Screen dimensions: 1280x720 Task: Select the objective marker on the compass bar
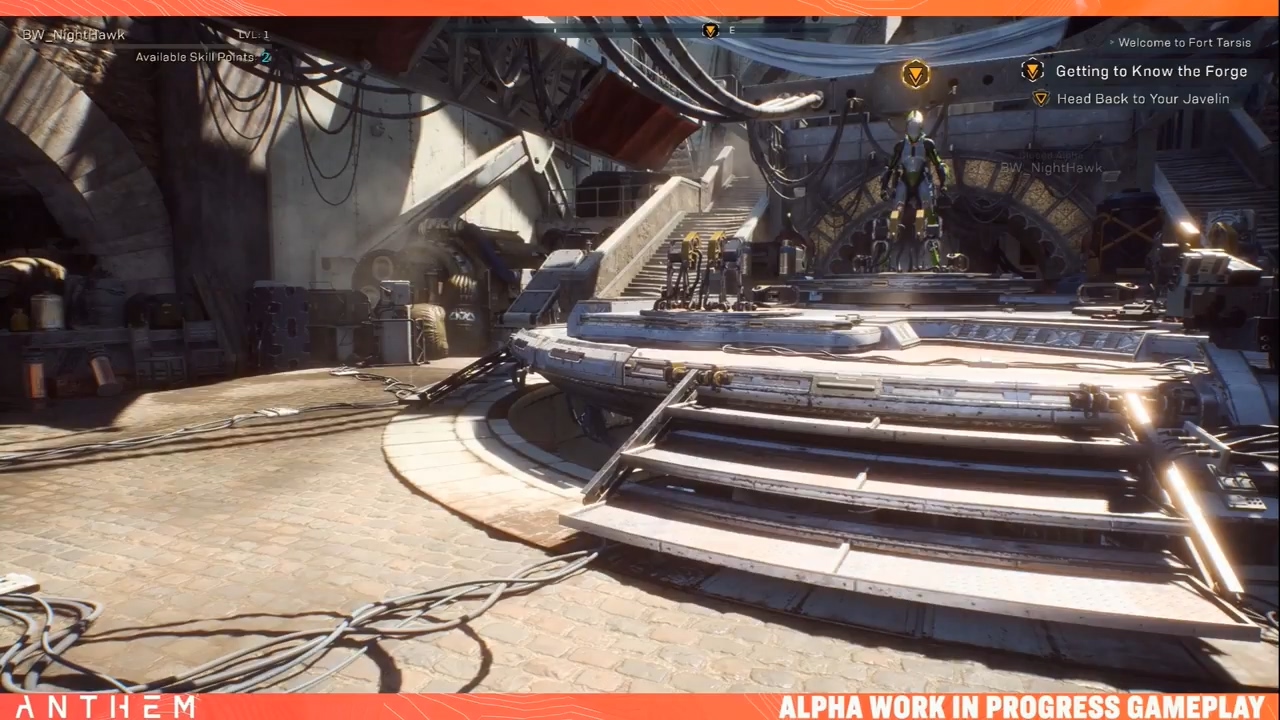click(710, 30)
